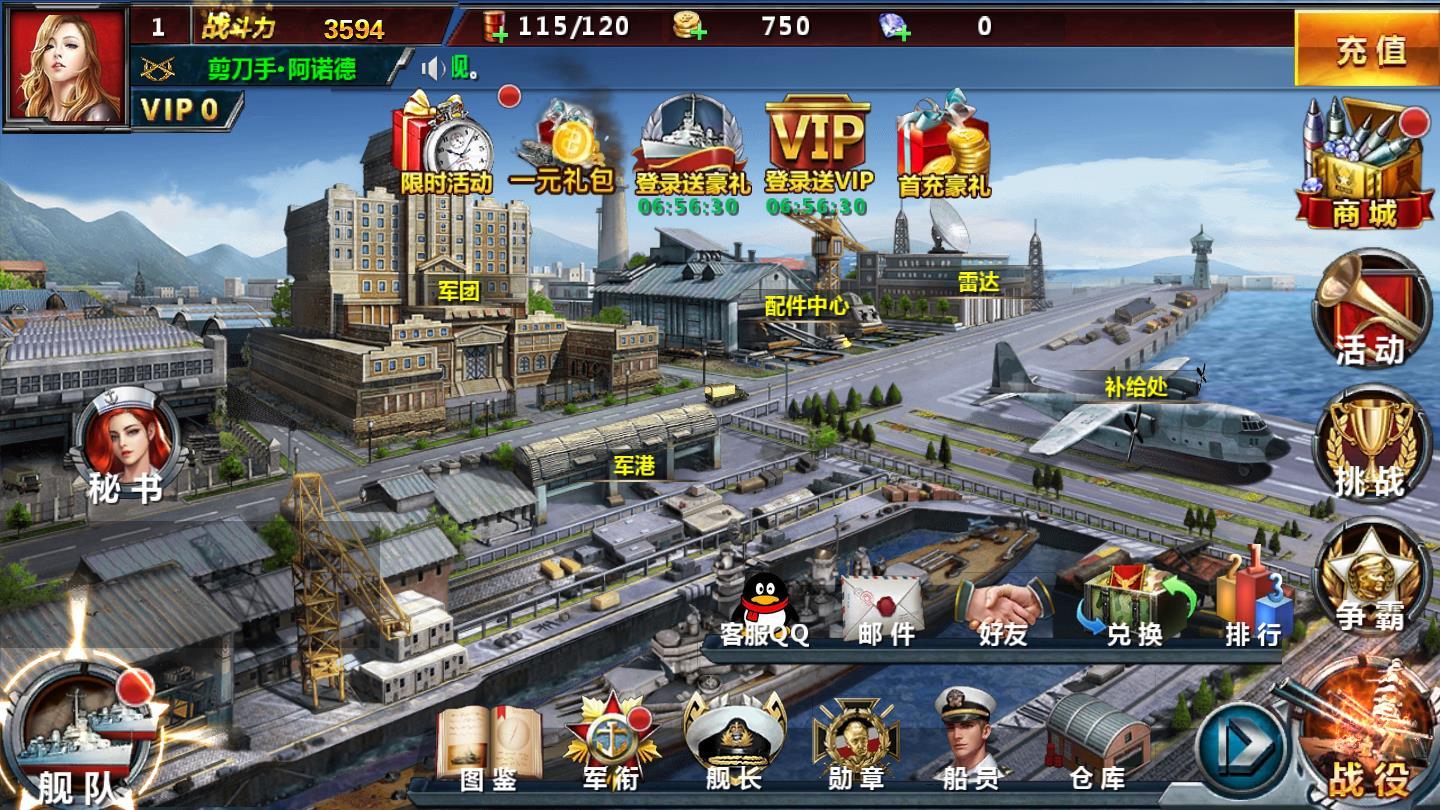Open the 船员 crew menu
This screenshot has height=810, width=1440.
click(x=968, y=742)
